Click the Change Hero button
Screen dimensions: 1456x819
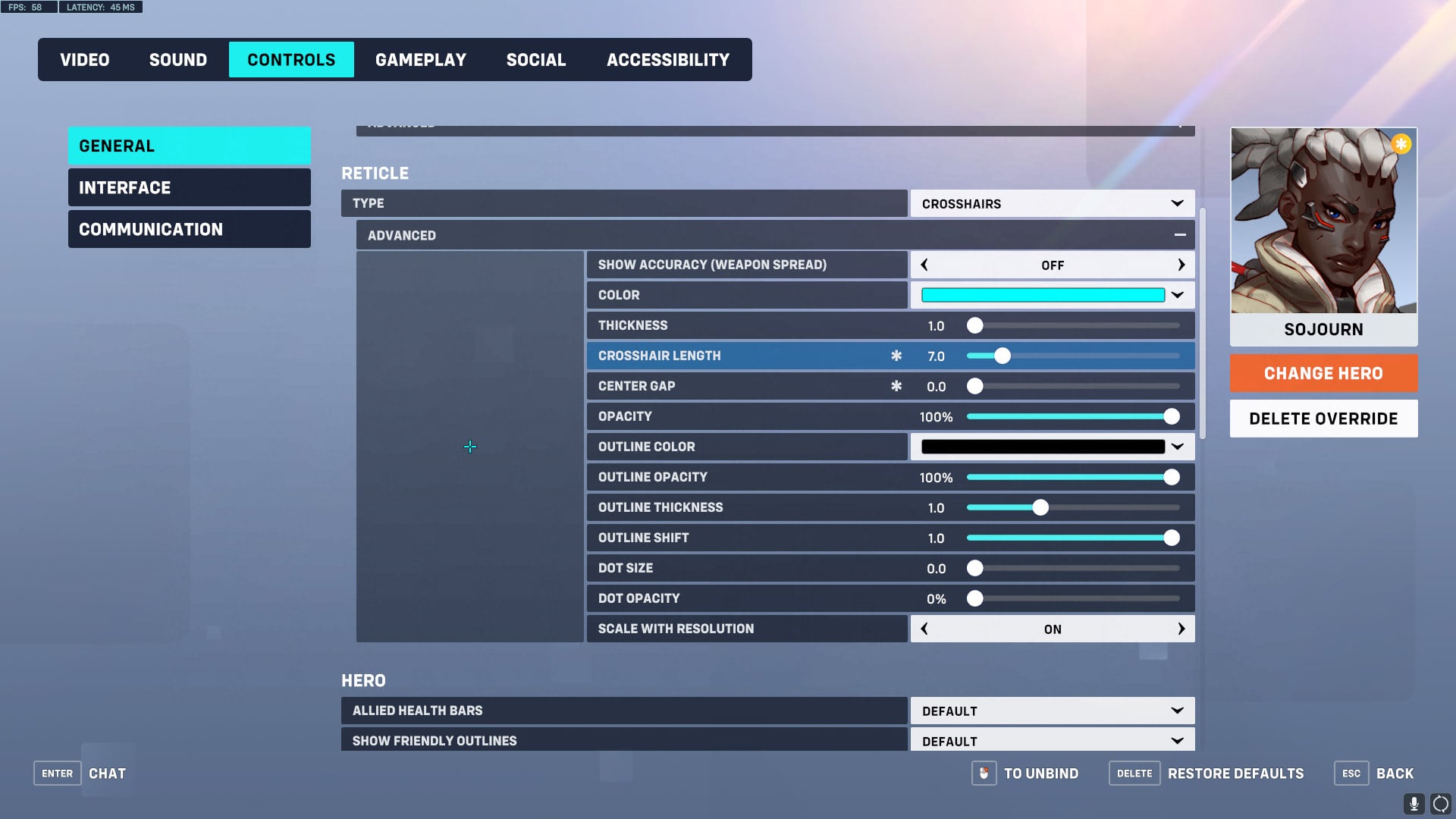click(x=1323, y=373)
